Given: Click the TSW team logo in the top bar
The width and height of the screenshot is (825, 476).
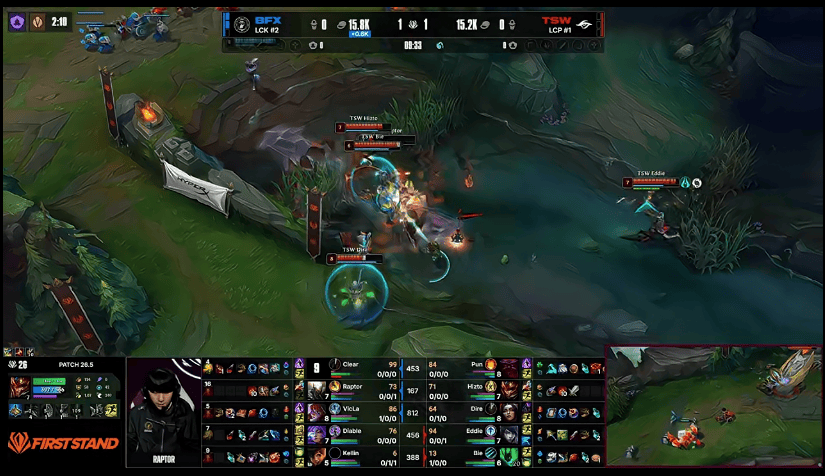Looking at the screenshot, I should point(585,23).
